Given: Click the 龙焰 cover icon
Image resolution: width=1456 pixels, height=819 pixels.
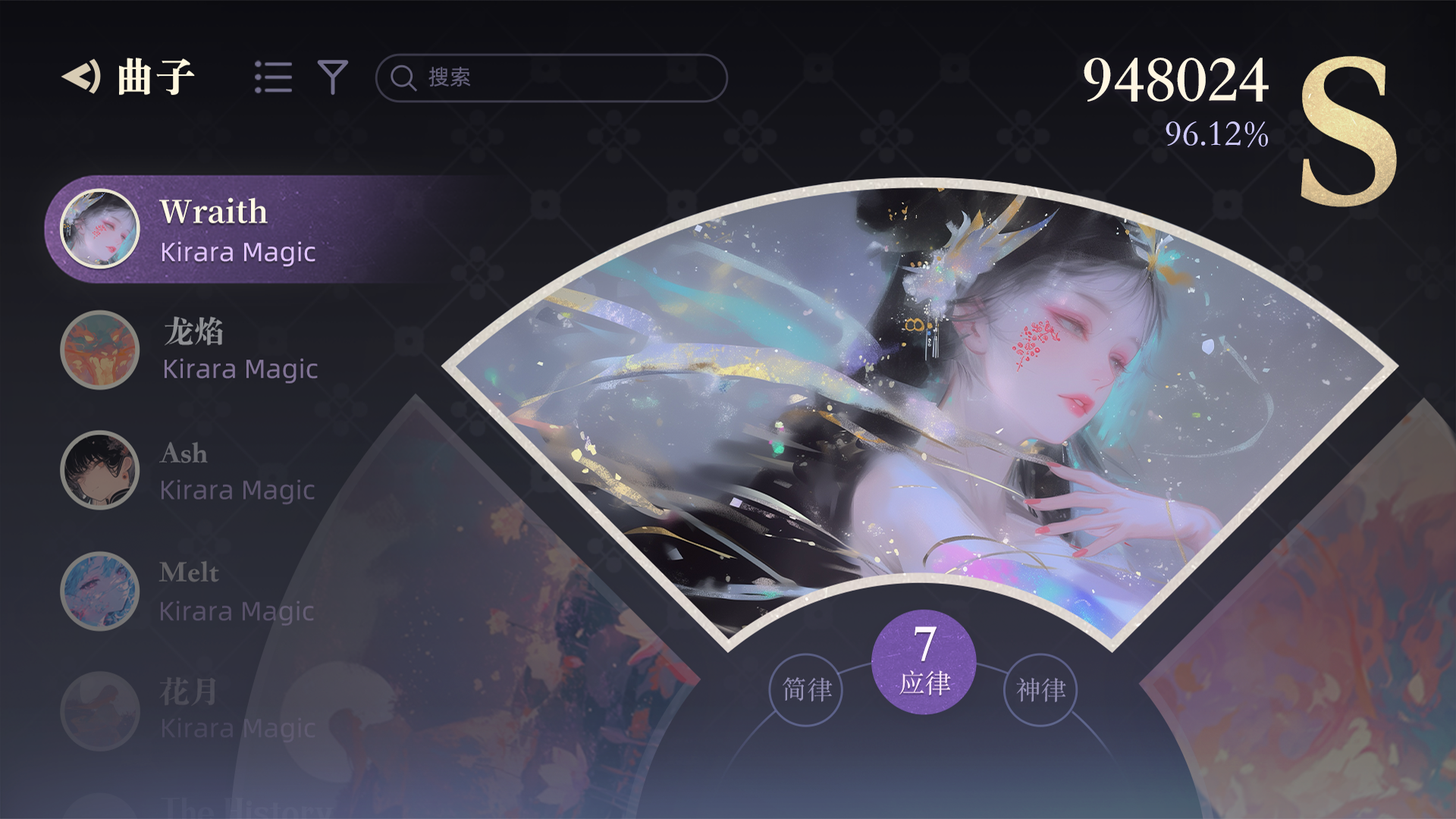Looking at the screenshot, I should pos(101,350).
